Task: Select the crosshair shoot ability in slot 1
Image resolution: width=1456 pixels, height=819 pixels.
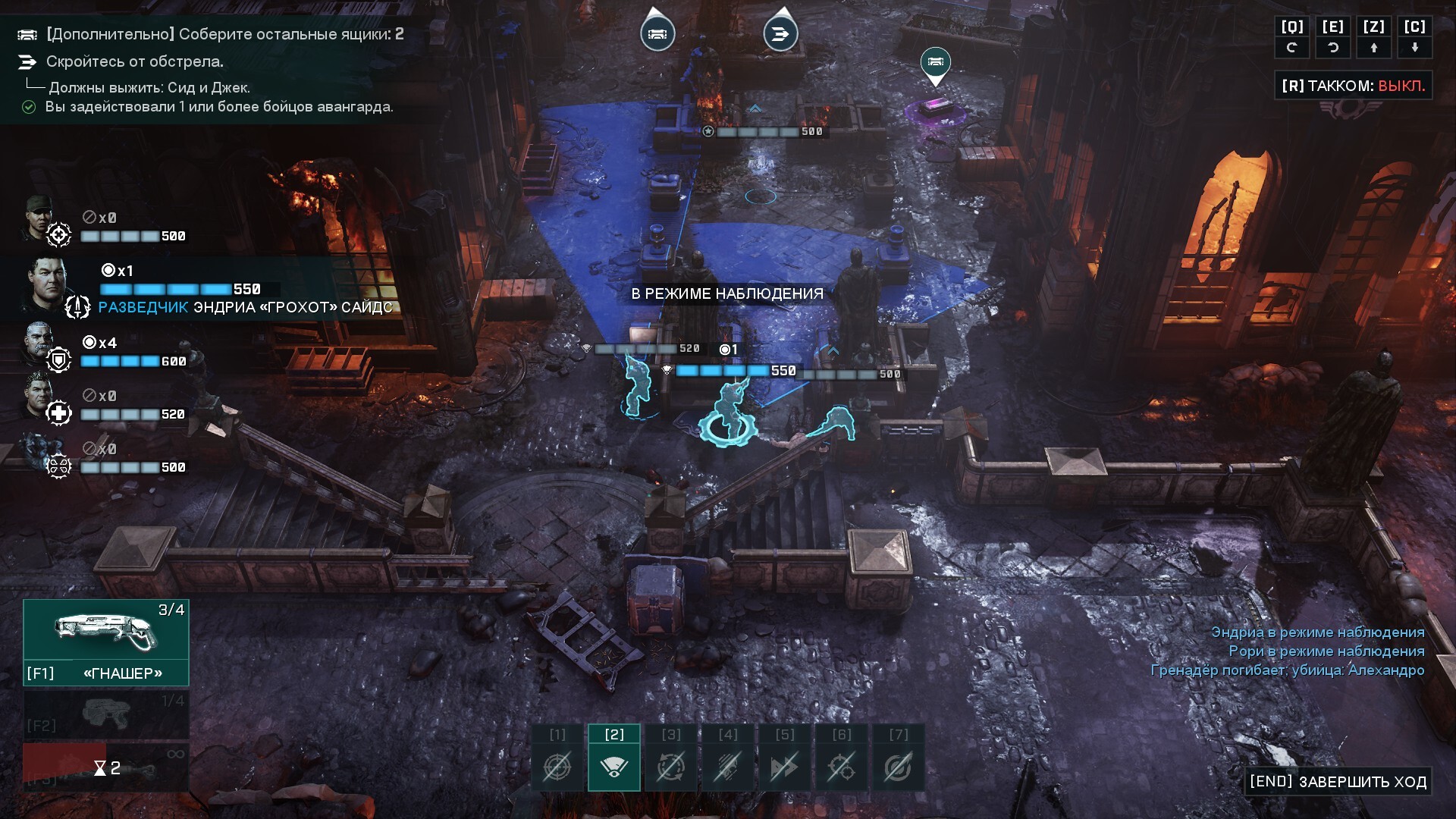Action: pyautogui.click(x=557, y=767)
